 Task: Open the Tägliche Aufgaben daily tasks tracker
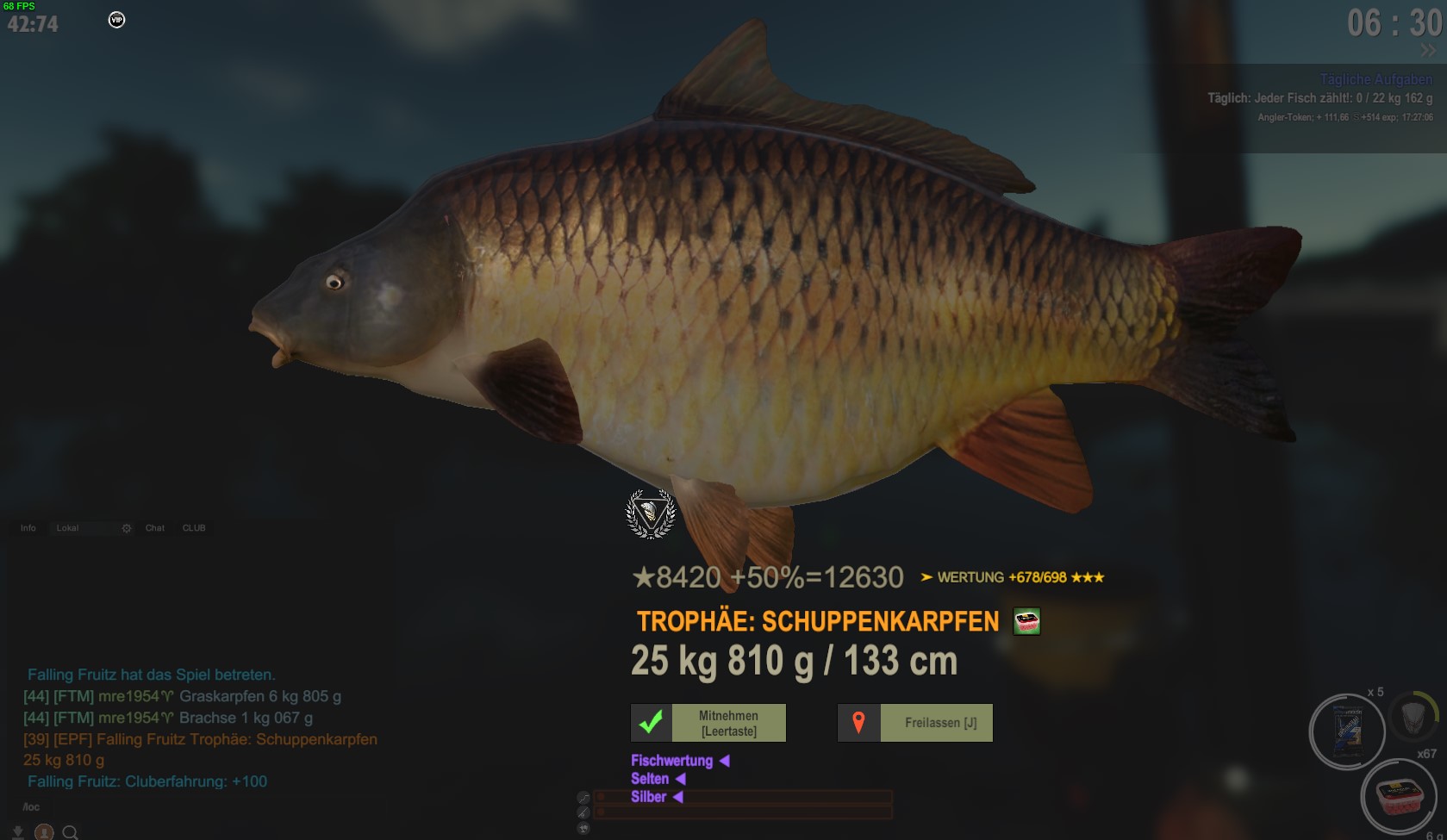pyautogui.click(x=1376, y=79)
